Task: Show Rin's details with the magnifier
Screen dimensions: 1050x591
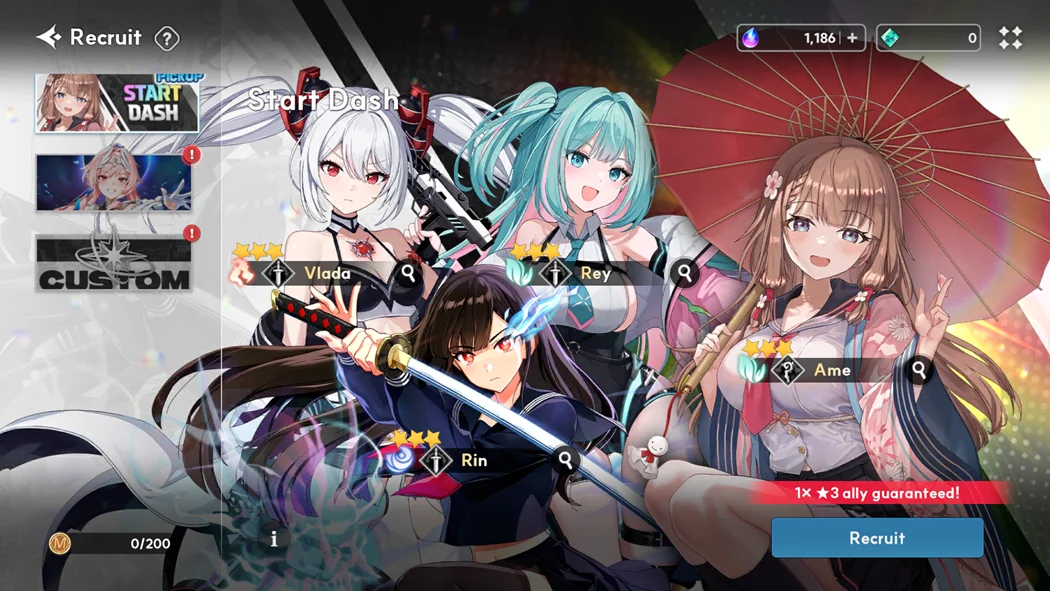Action: 566,460
